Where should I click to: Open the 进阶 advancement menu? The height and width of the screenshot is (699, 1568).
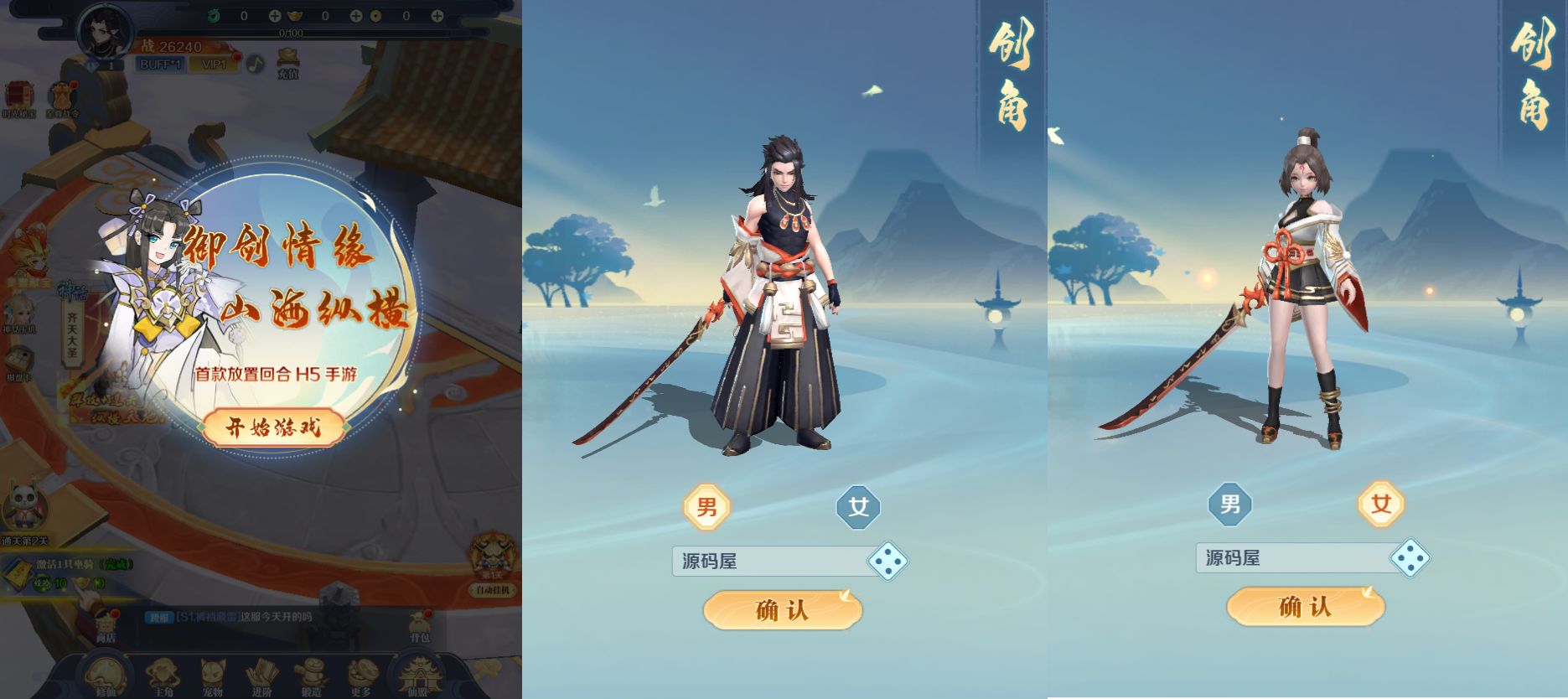tap(262, 672)
